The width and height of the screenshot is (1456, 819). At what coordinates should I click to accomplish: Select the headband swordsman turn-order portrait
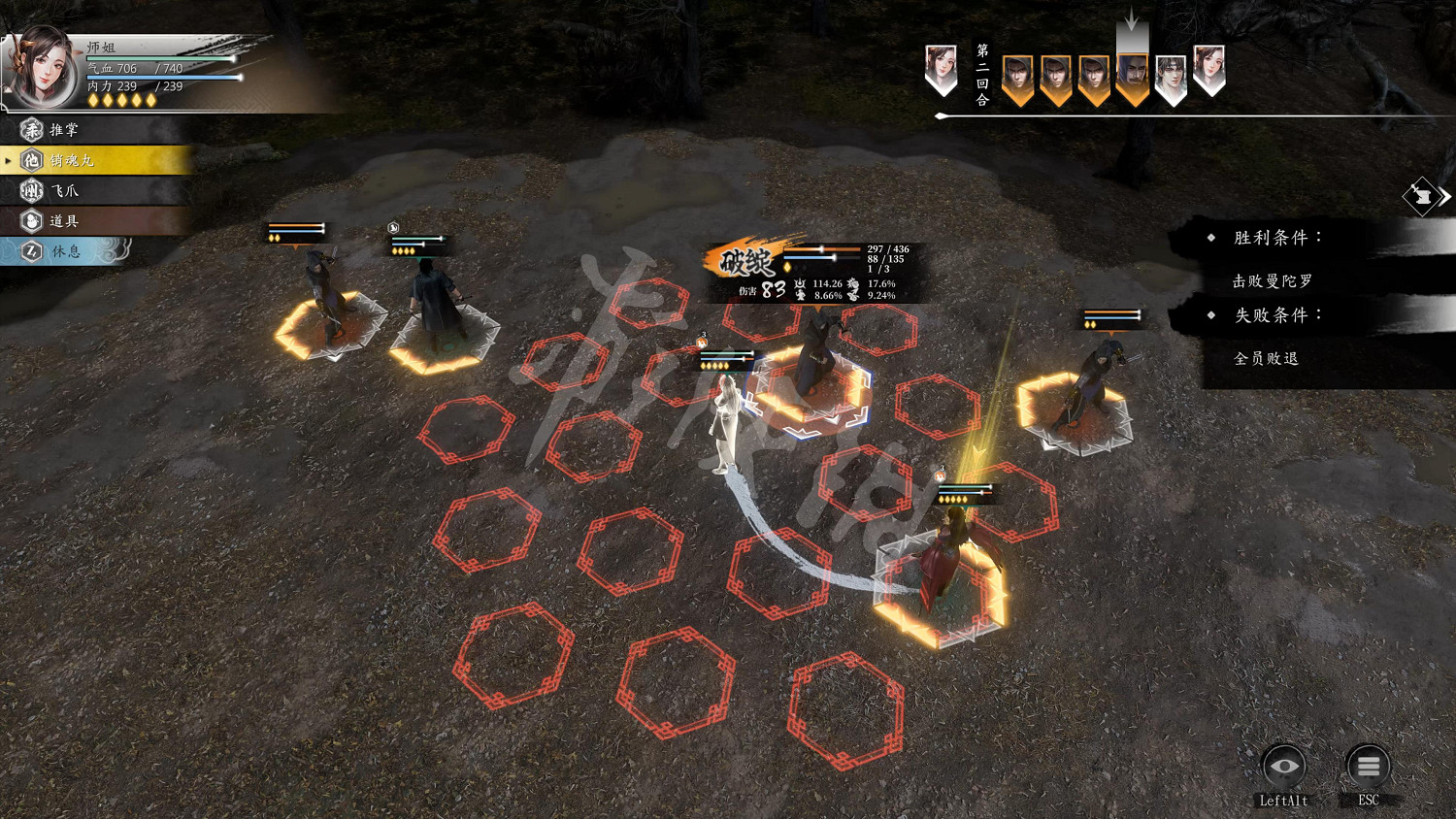pos(1171,77)
